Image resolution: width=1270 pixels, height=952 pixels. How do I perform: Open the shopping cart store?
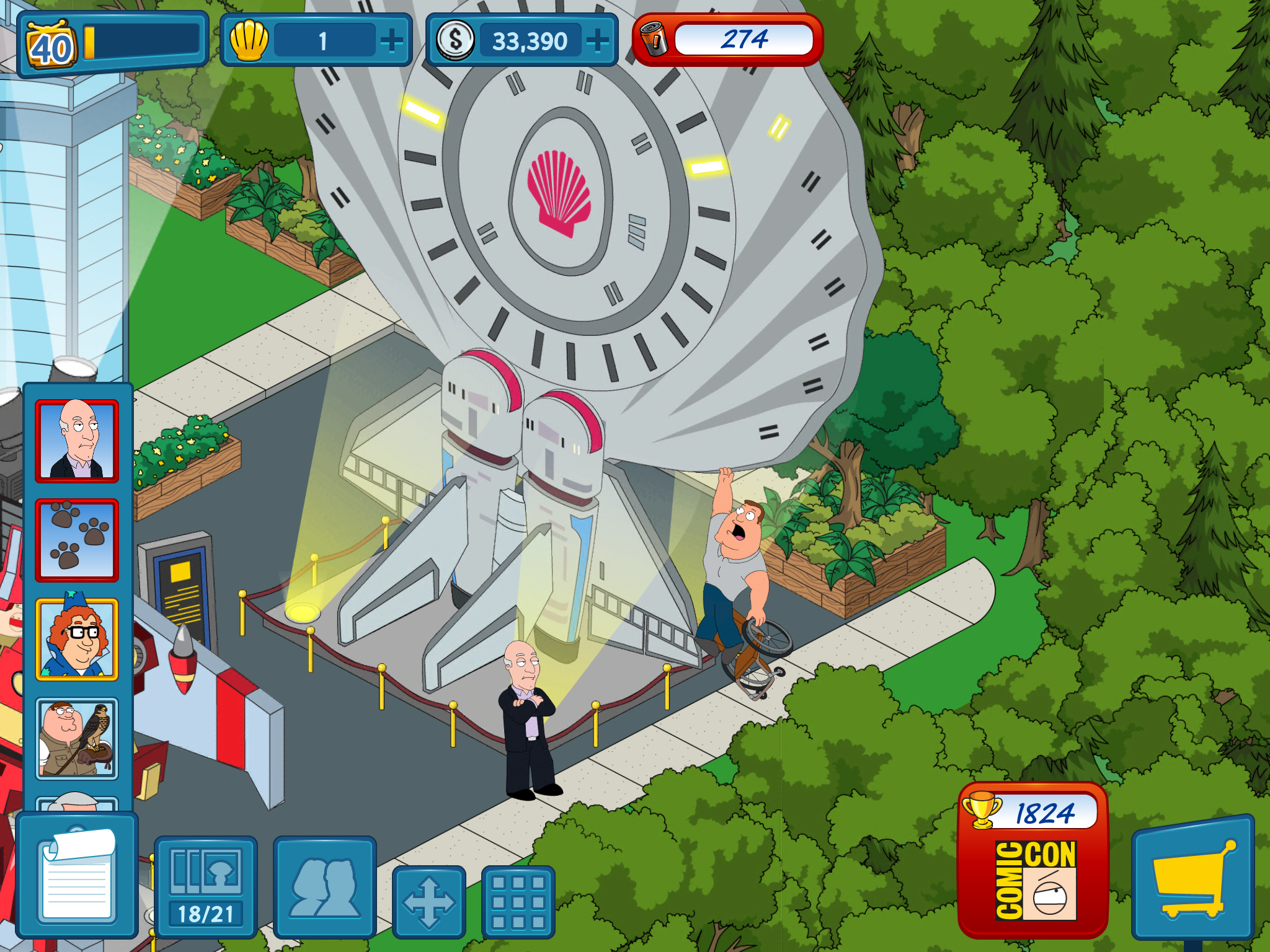tap(1193, 880)
